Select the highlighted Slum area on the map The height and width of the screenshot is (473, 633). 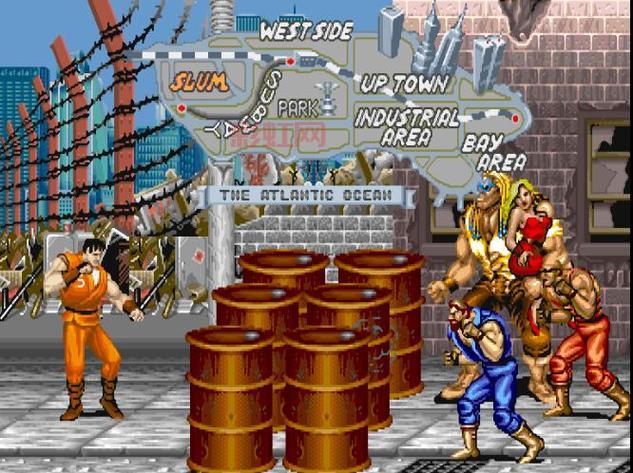[198, 80]
